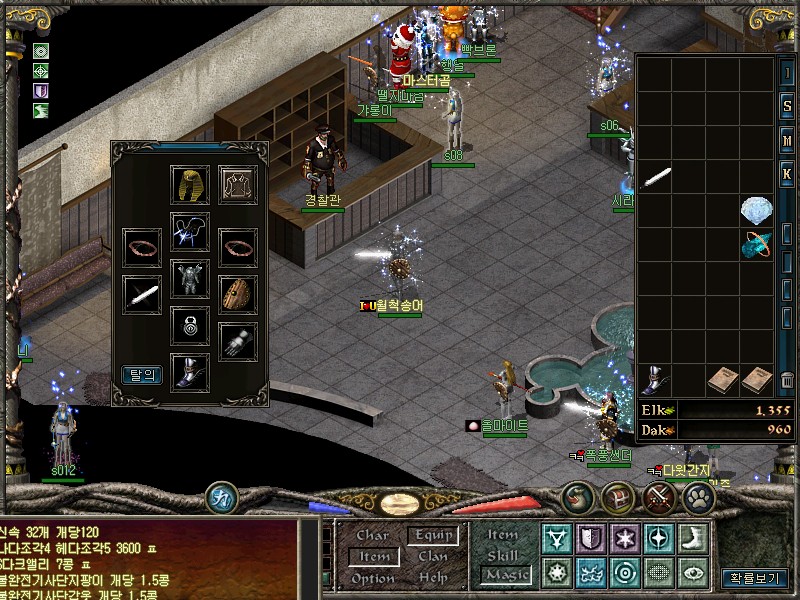The height and width of the screenshot is (600, 800).
Task: Open the Char menu
Action: [x=373, y=535]
